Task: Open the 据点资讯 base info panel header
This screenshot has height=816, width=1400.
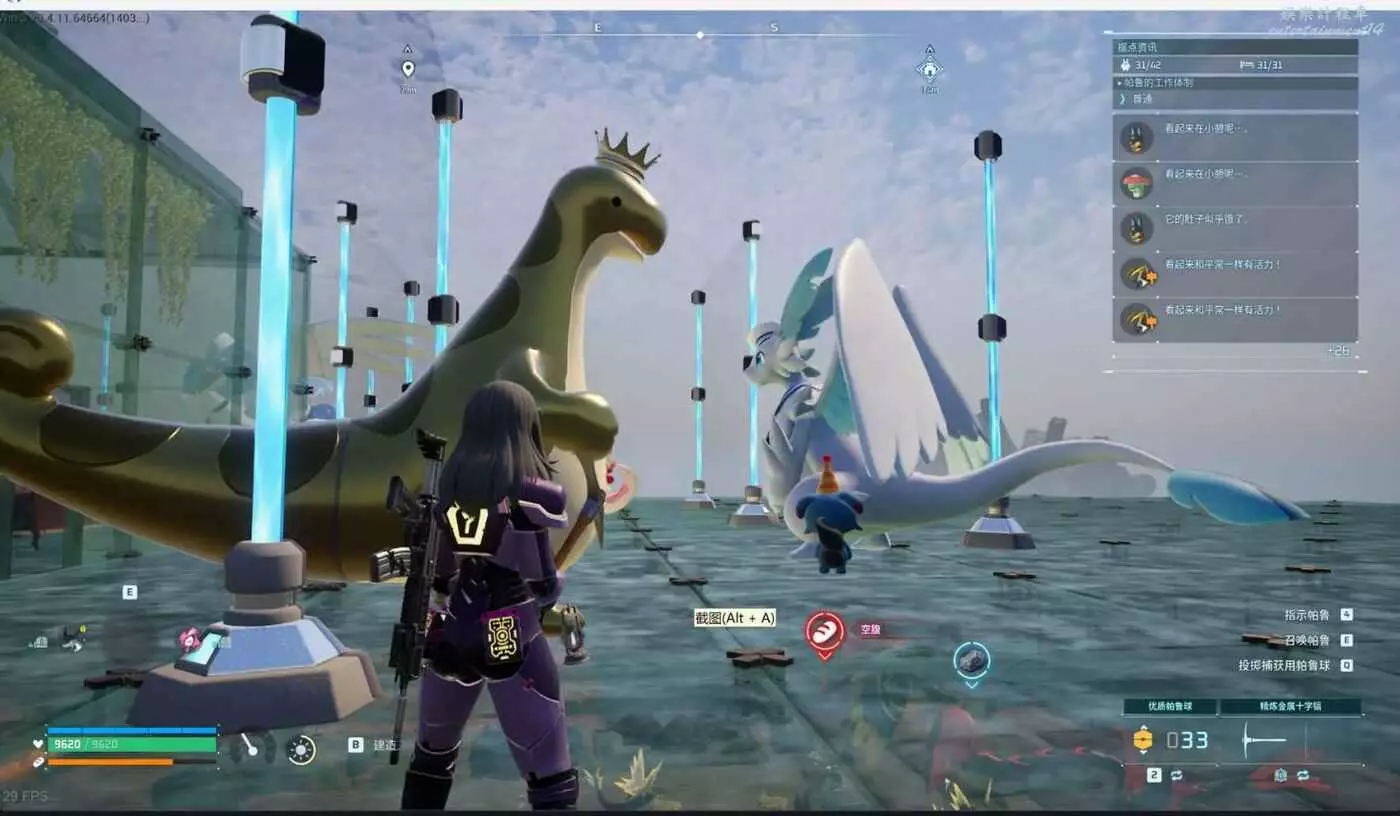Action: click(1236, 47)
